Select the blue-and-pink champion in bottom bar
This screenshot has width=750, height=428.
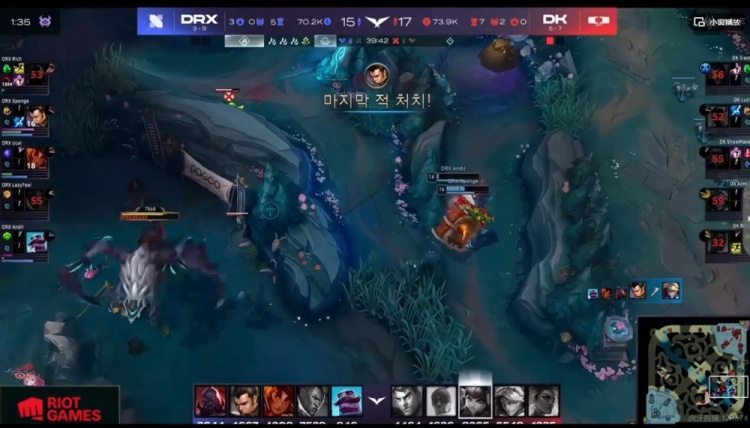[346, 401]
